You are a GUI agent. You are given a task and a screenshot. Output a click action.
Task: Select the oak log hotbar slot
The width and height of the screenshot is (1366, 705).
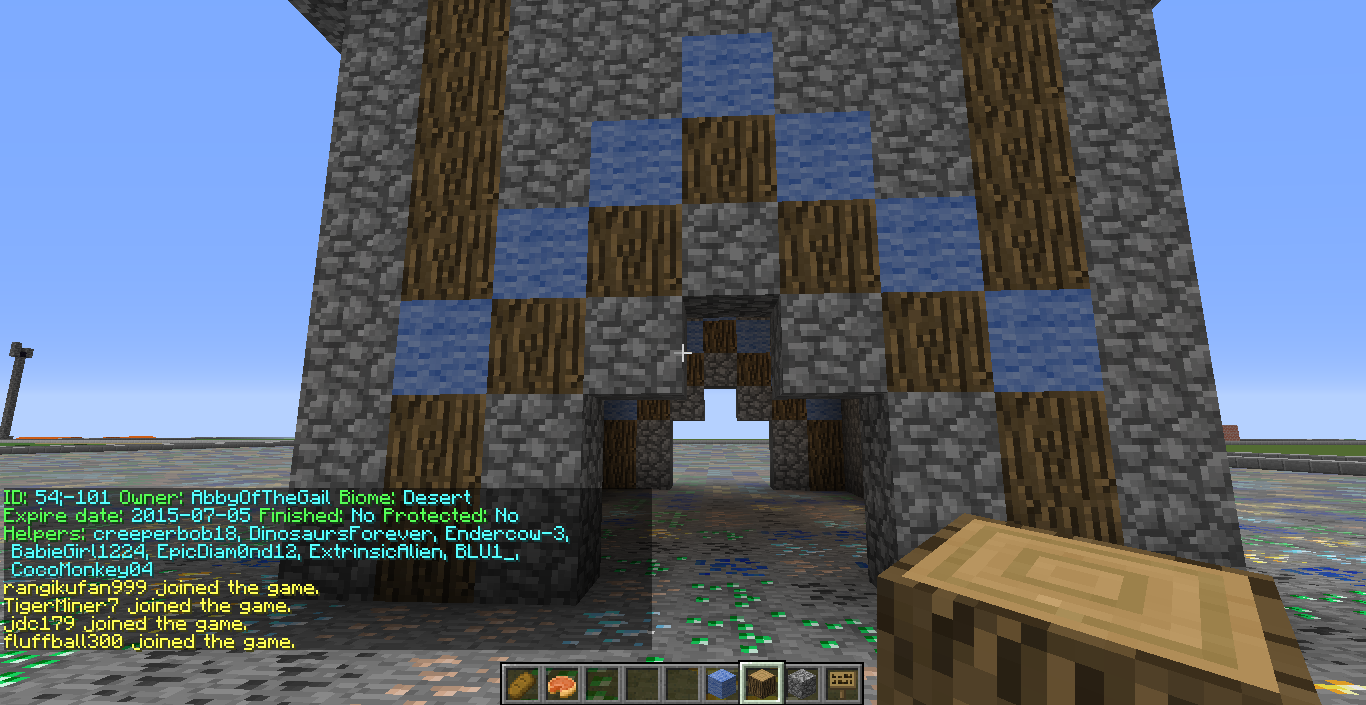point(761,683)
